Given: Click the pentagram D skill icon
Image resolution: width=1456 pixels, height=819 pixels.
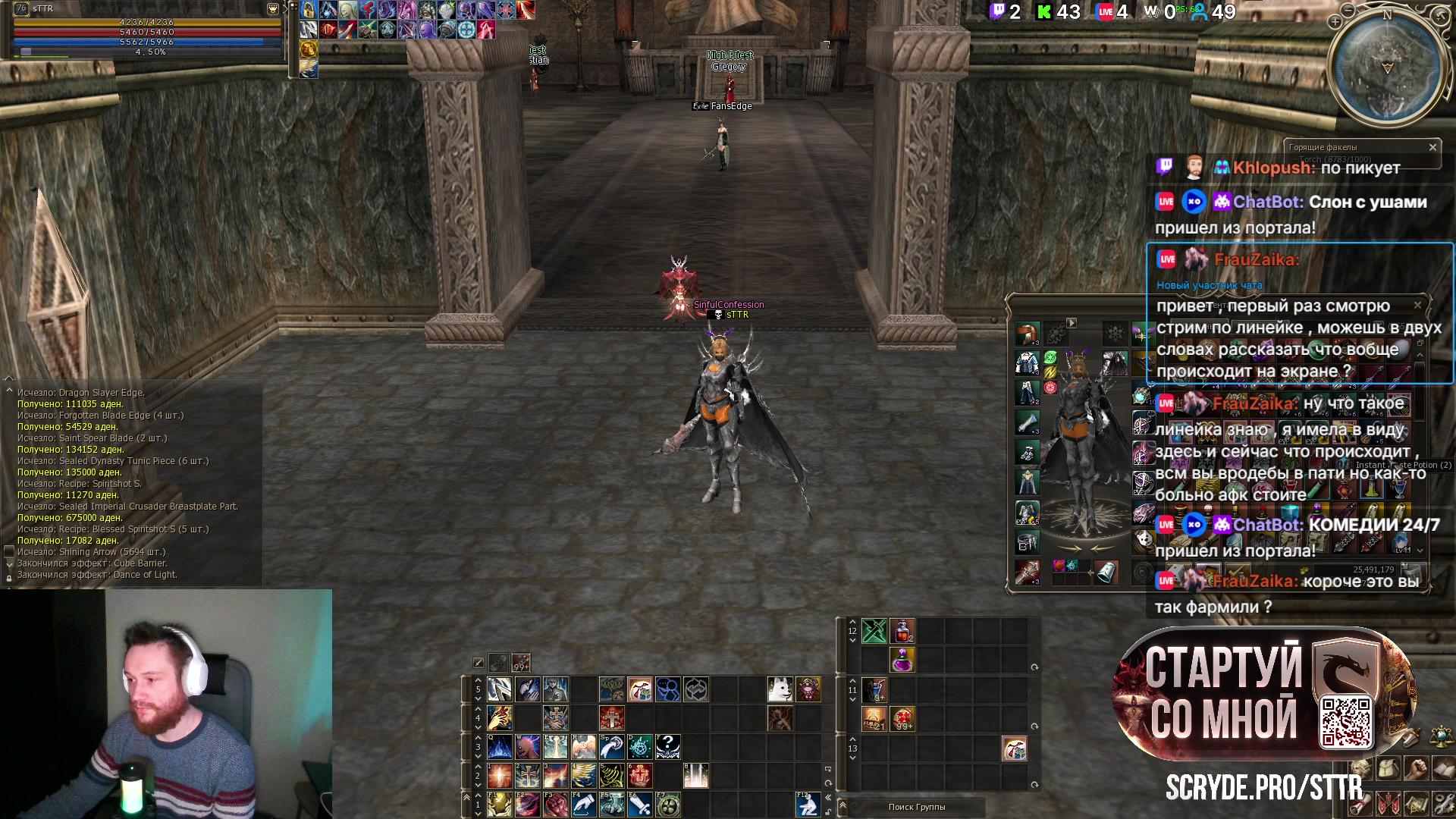Looking at the screenshot, I should (x=639, y=747).
